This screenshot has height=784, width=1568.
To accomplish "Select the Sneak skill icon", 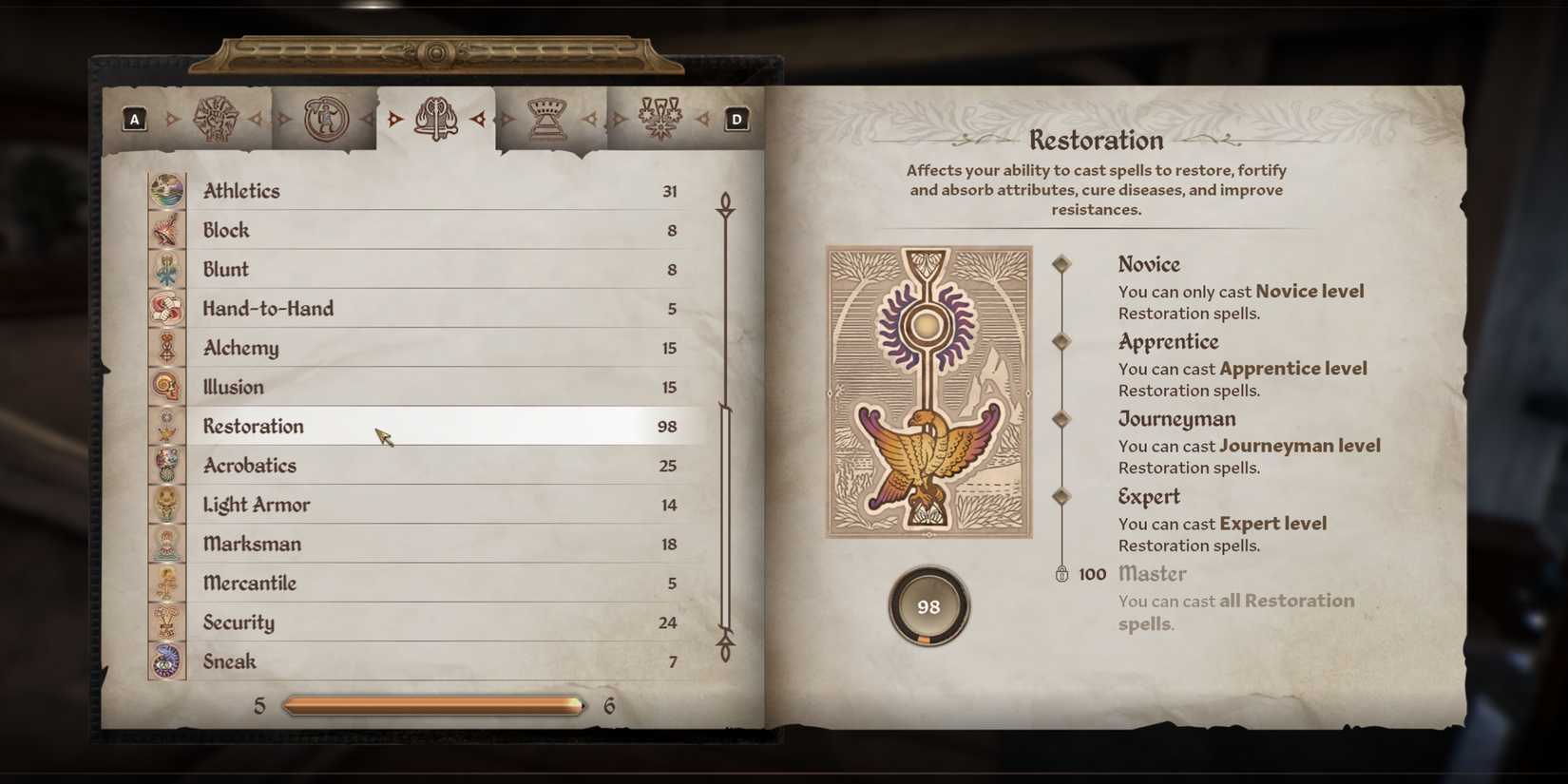I will click(168, 661).
